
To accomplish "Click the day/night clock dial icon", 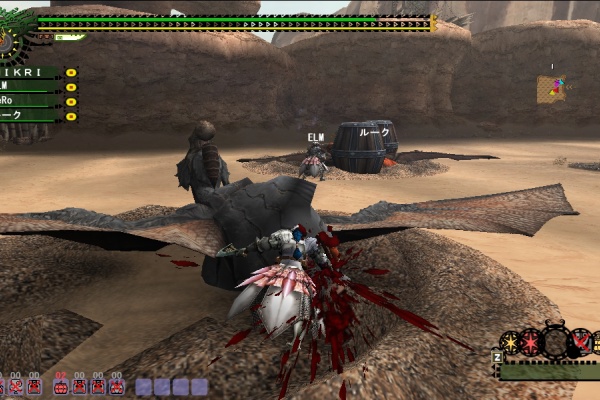I will pyautogui.click(x=10, y=42).
